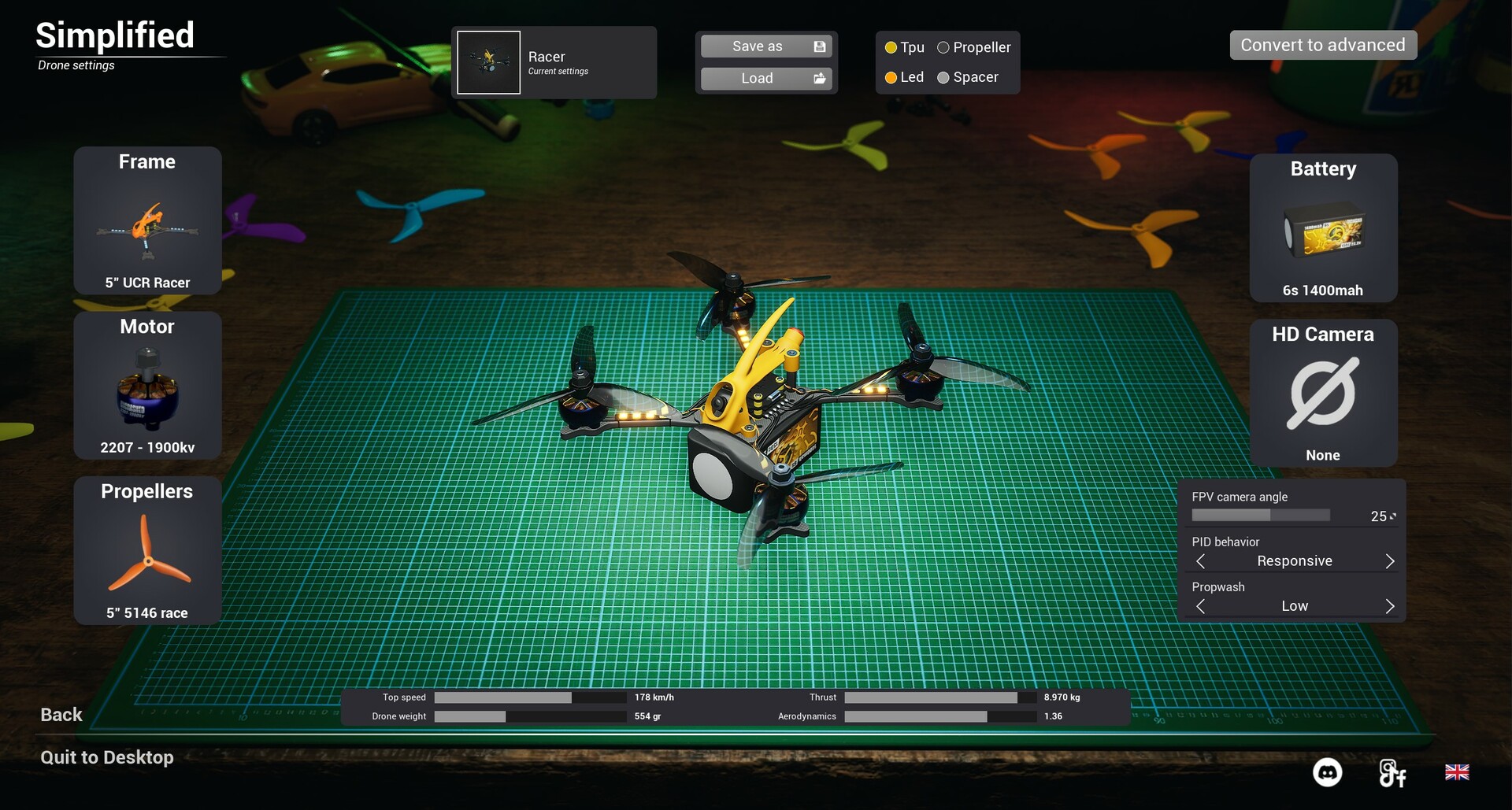Open the Propellers 5" 5146 race card

pyautogui.click(x=147, y=550)
